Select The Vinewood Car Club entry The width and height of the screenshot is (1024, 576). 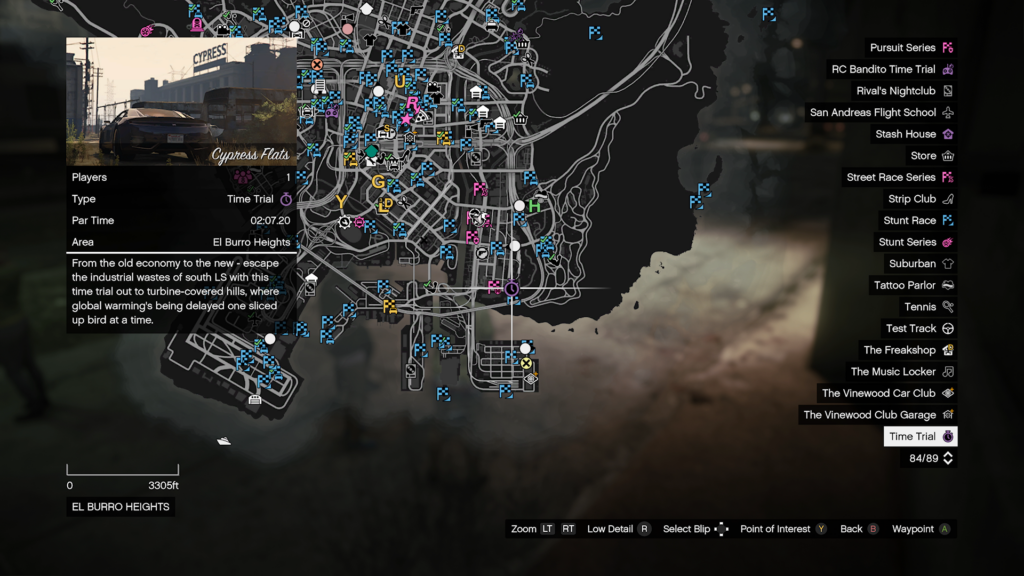pyautogui.click(x=878, y=393)
